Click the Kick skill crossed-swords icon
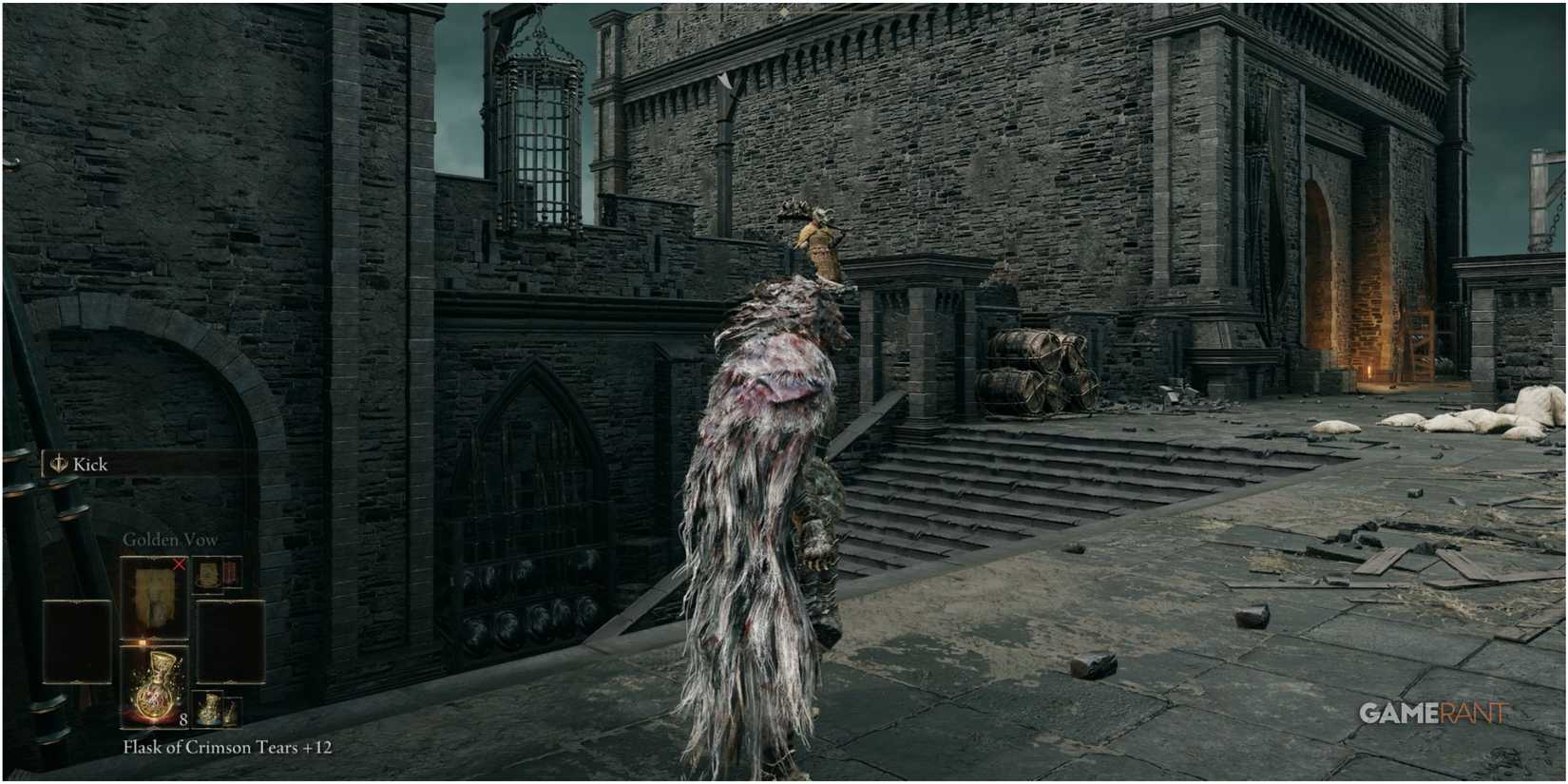Image resolution: width=1568 pixels, height=784 pixels. pos(60,463)
